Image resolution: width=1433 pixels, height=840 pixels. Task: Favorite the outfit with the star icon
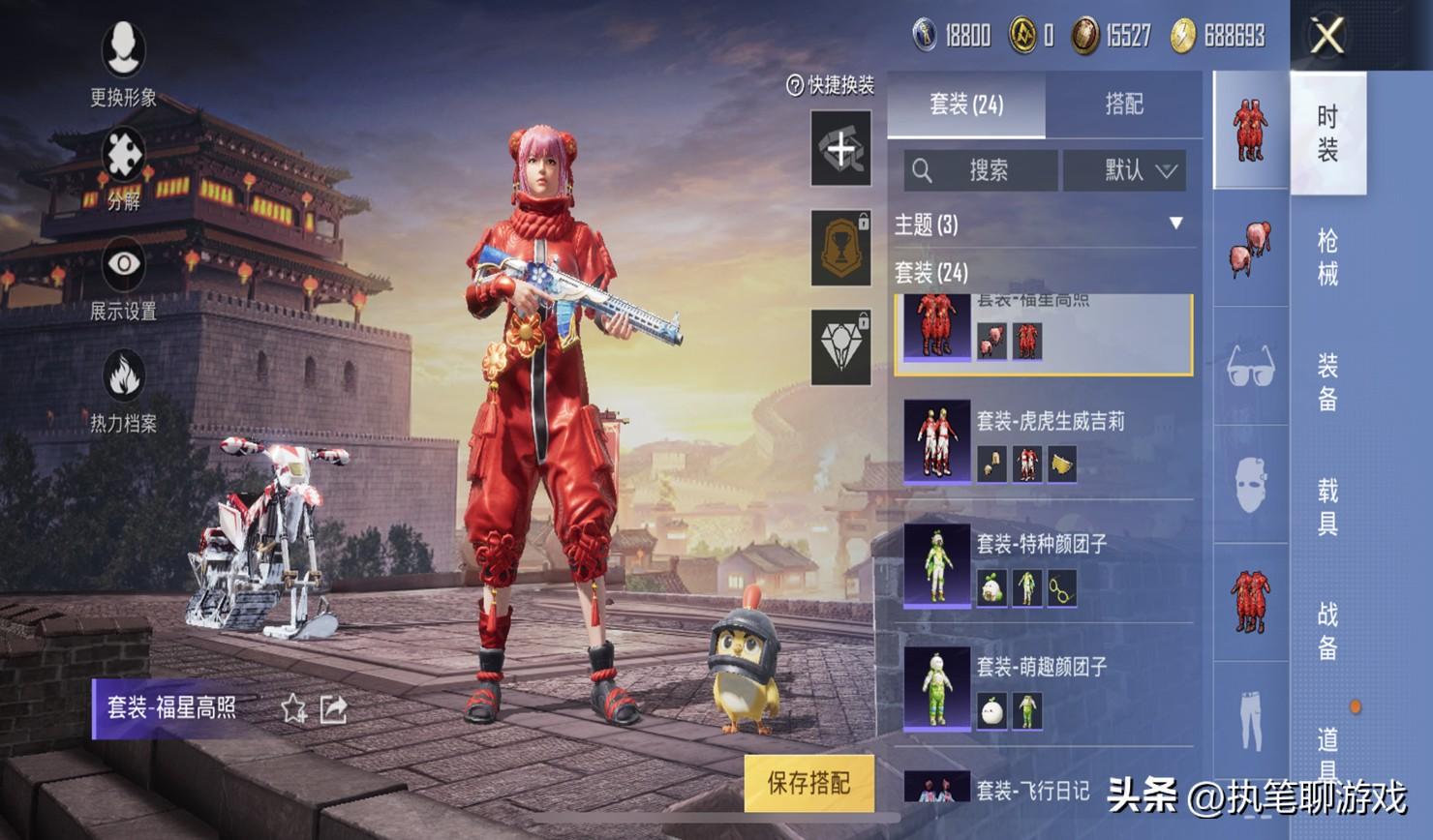point(293,709)
